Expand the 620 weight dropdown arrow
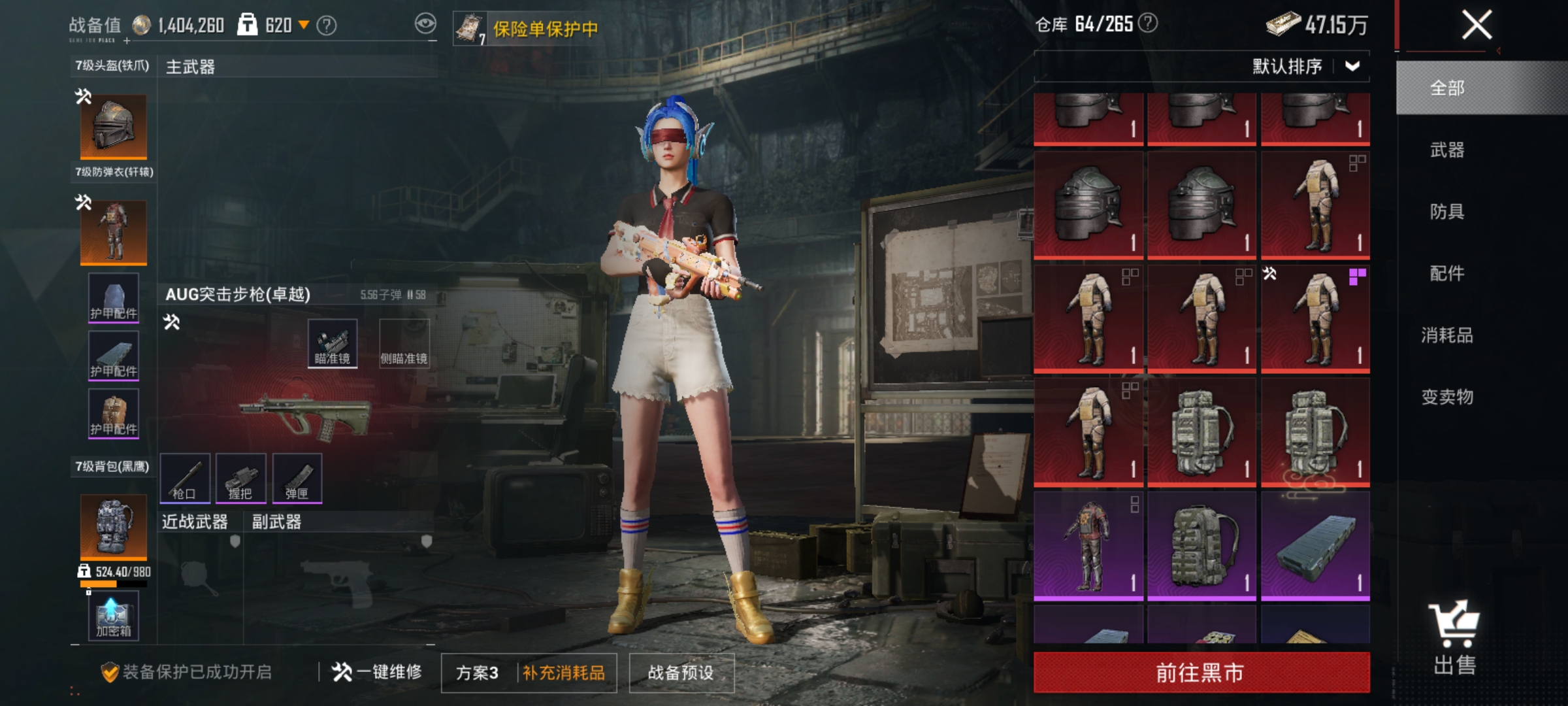This screenshot has height=706, width=1568. click(x=304, y=25)
